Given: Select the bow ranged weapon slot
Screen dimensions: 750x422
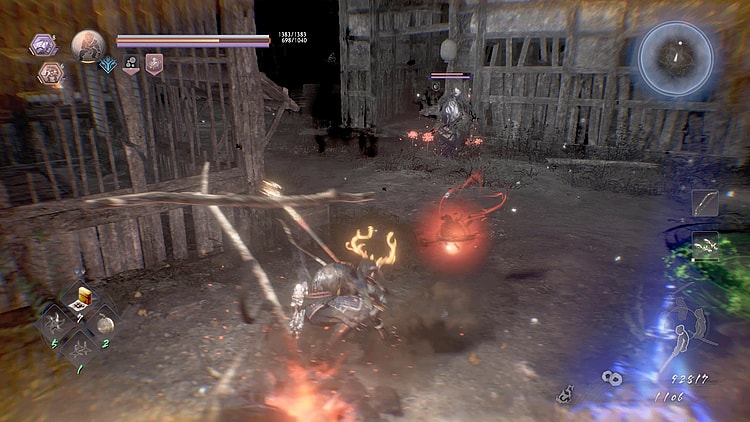Looking at the screenshot, I should click(x=705, y=203).
